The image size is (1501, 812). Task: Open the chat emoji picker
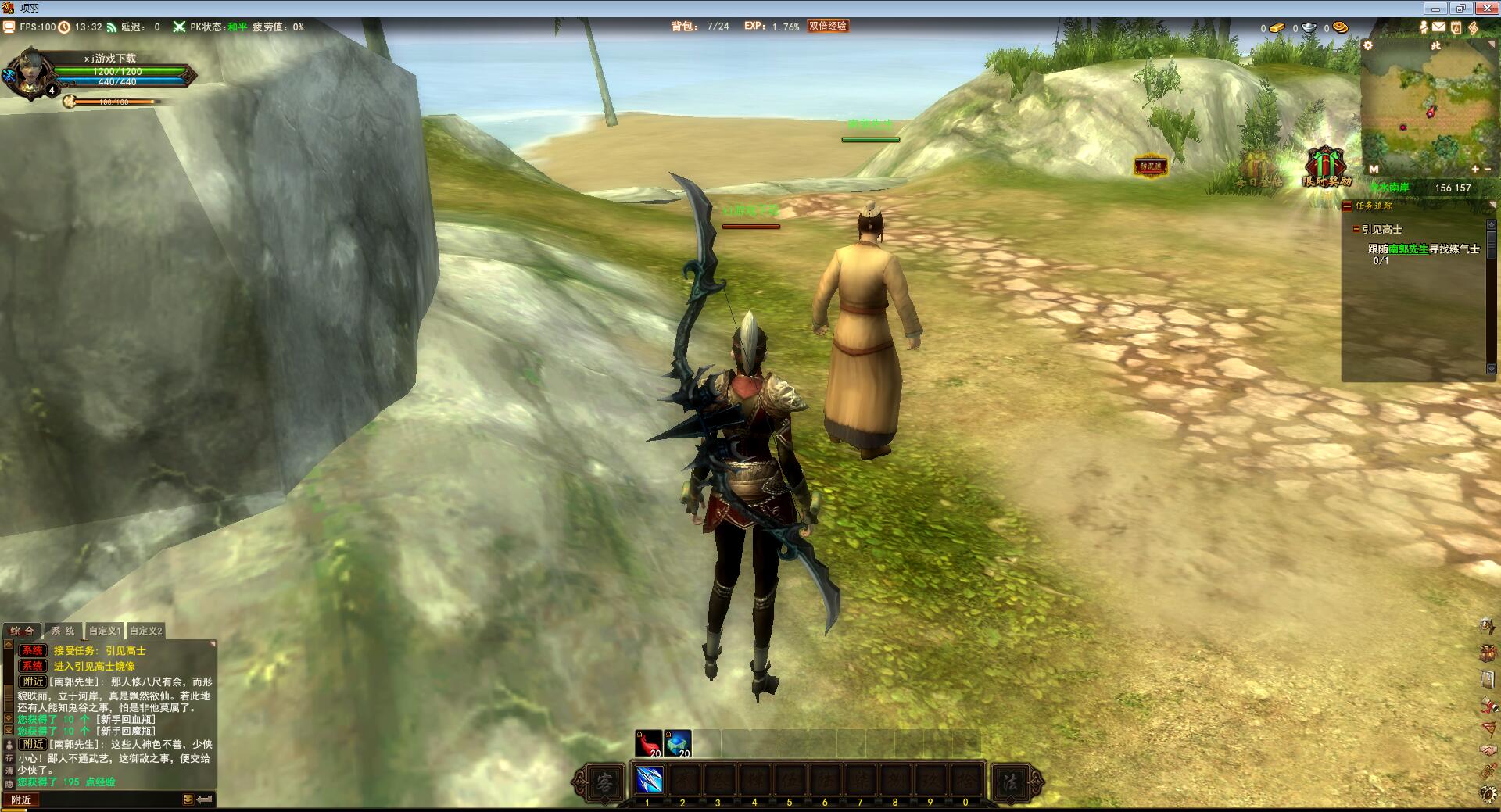click(188, 799)
